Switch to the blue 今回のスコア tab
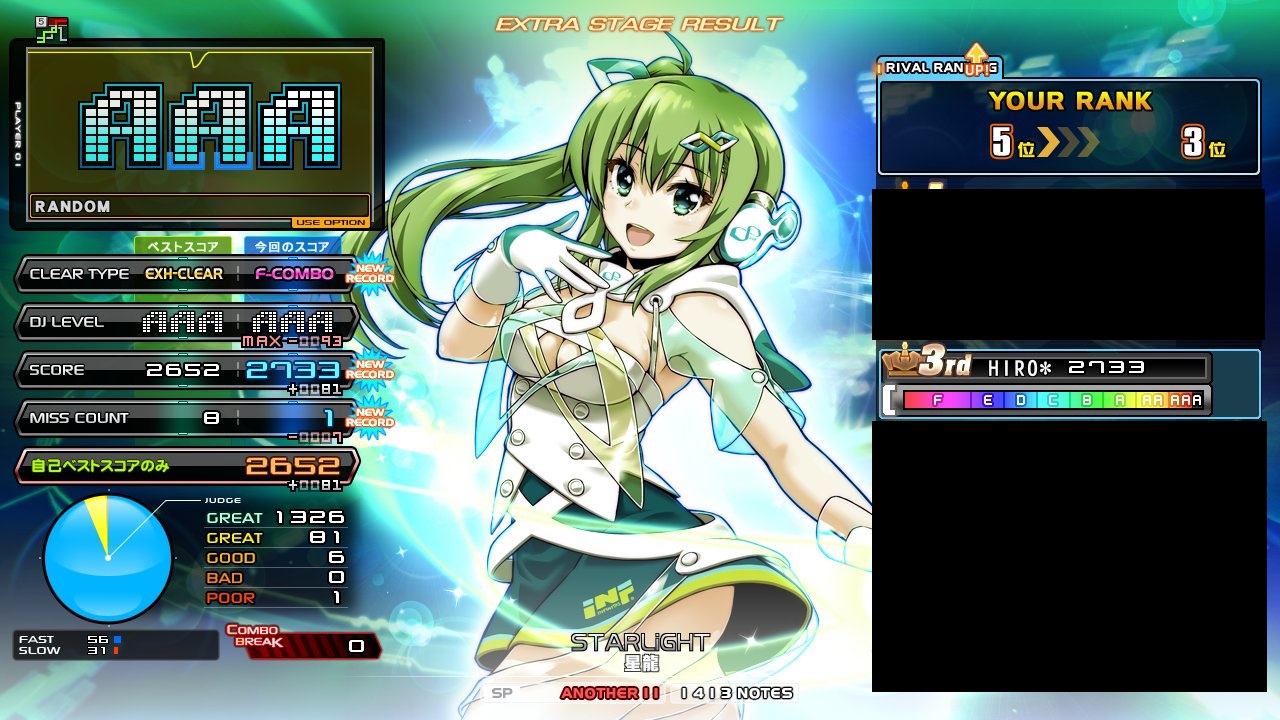The image size is (1280, 720). 292,246
